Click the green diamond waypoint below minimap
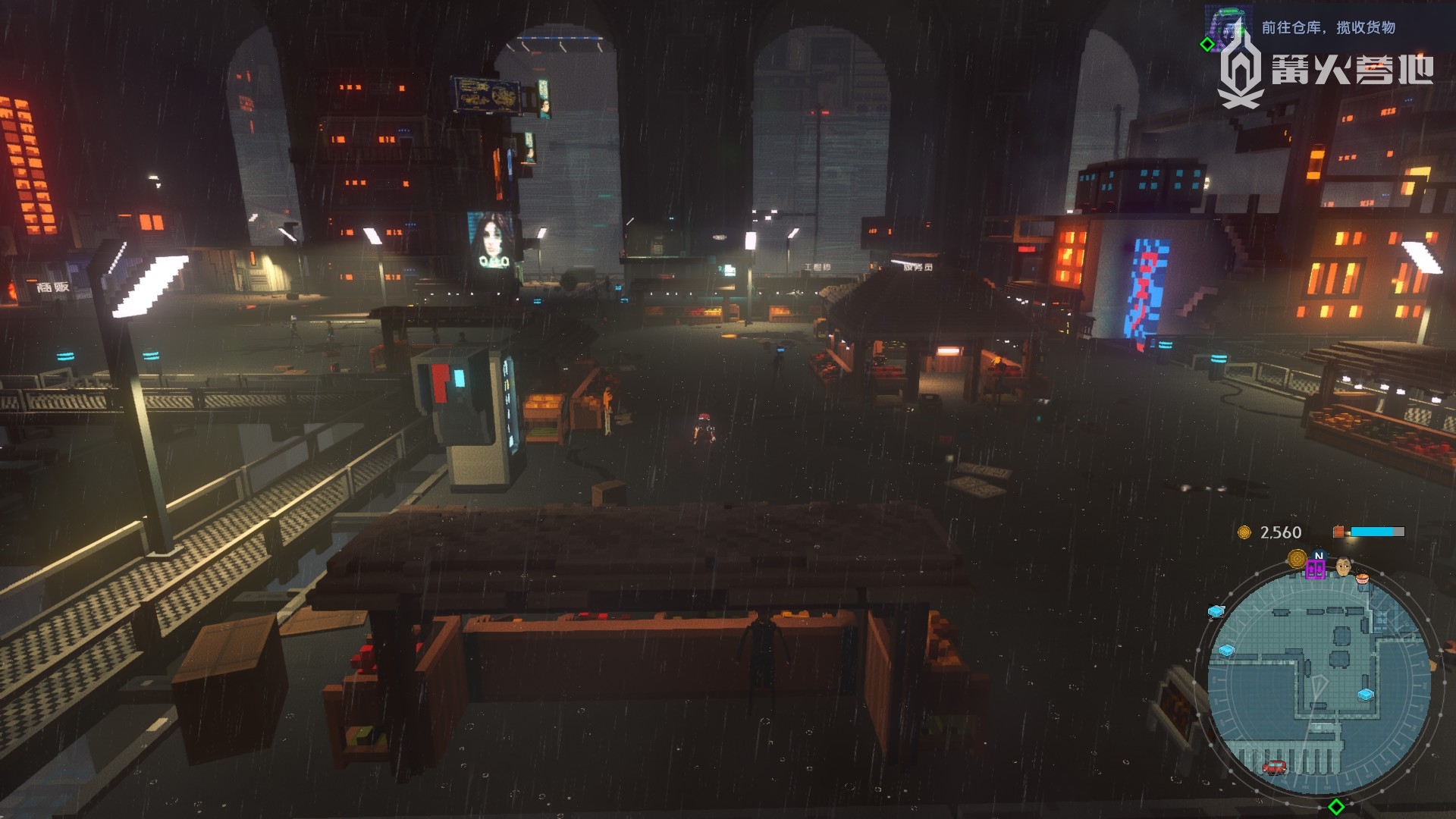The height and width of the screenshot is (819, 1456). pos(1337,805)
